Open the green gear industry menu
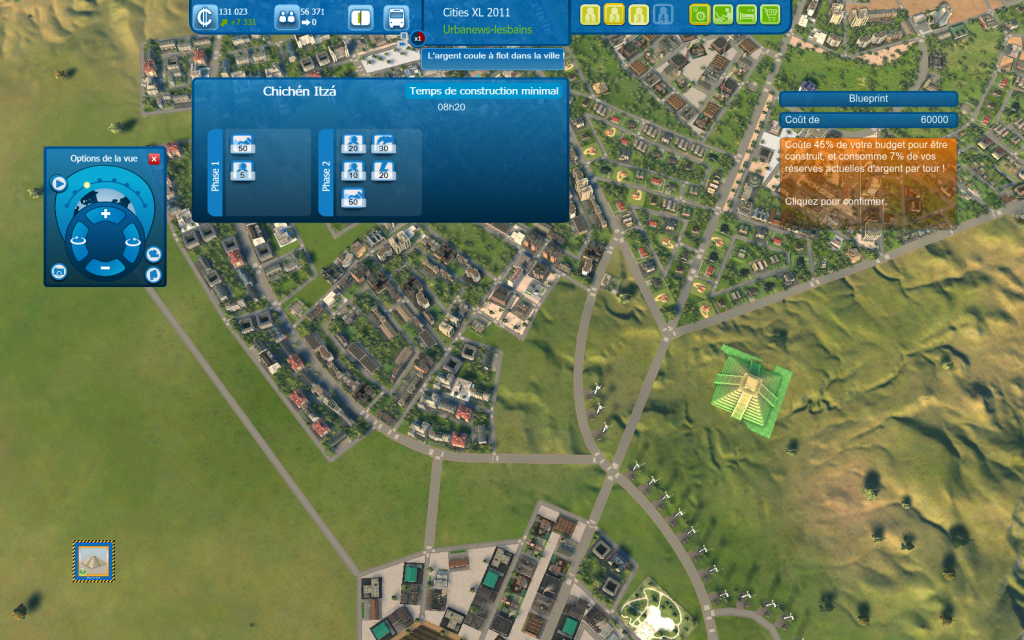Image resolution: width=1024 pixels, height=640 pixels. click(x=699, y=15)
